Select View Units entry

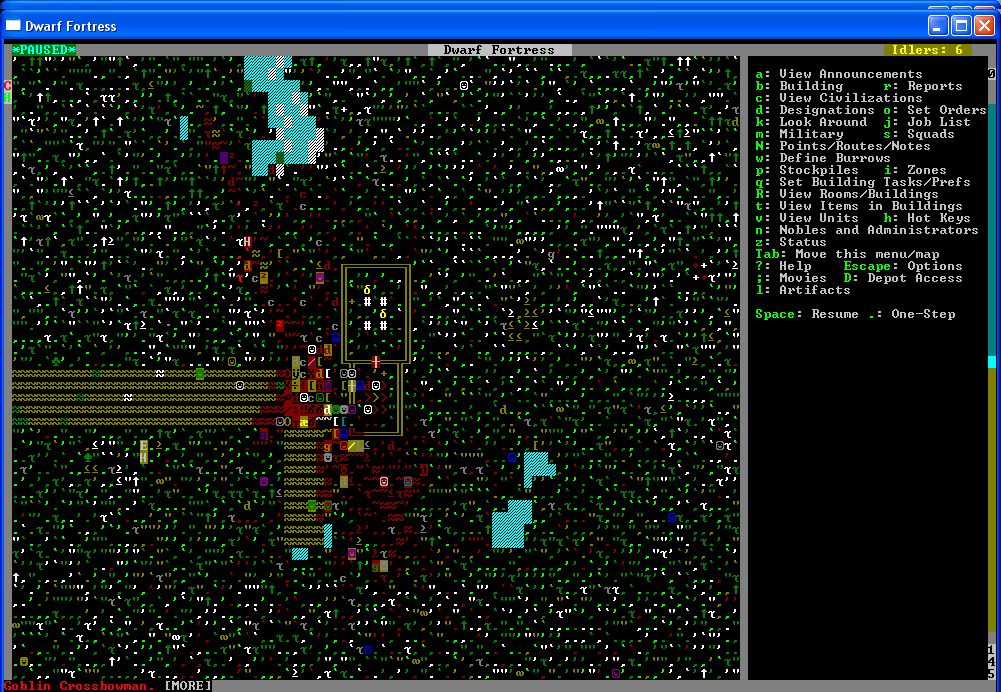point(818,218)
